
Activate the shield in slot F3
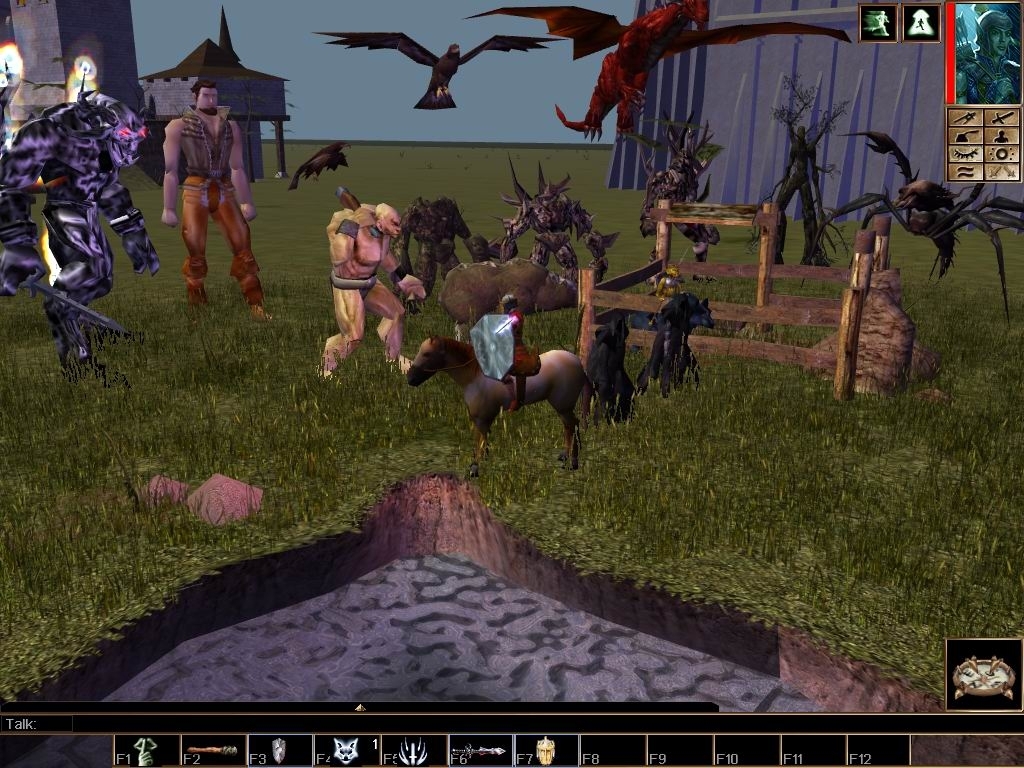point(280,751)
